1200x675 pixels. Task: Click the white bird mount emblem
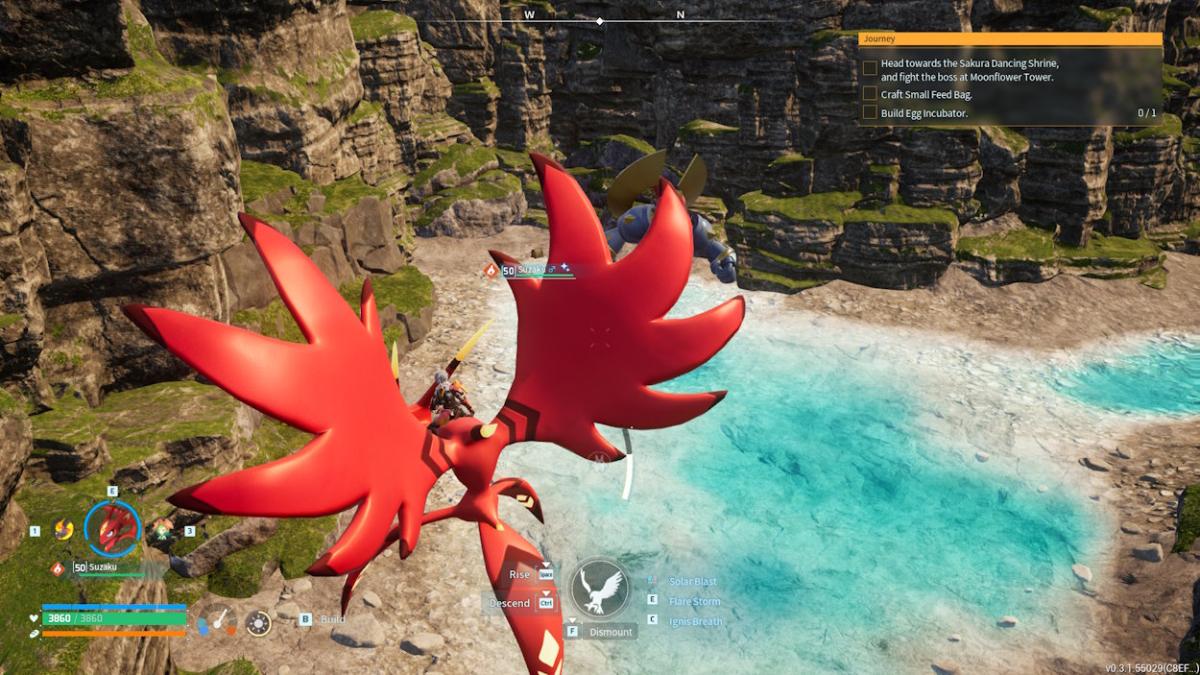click(600, 588)
